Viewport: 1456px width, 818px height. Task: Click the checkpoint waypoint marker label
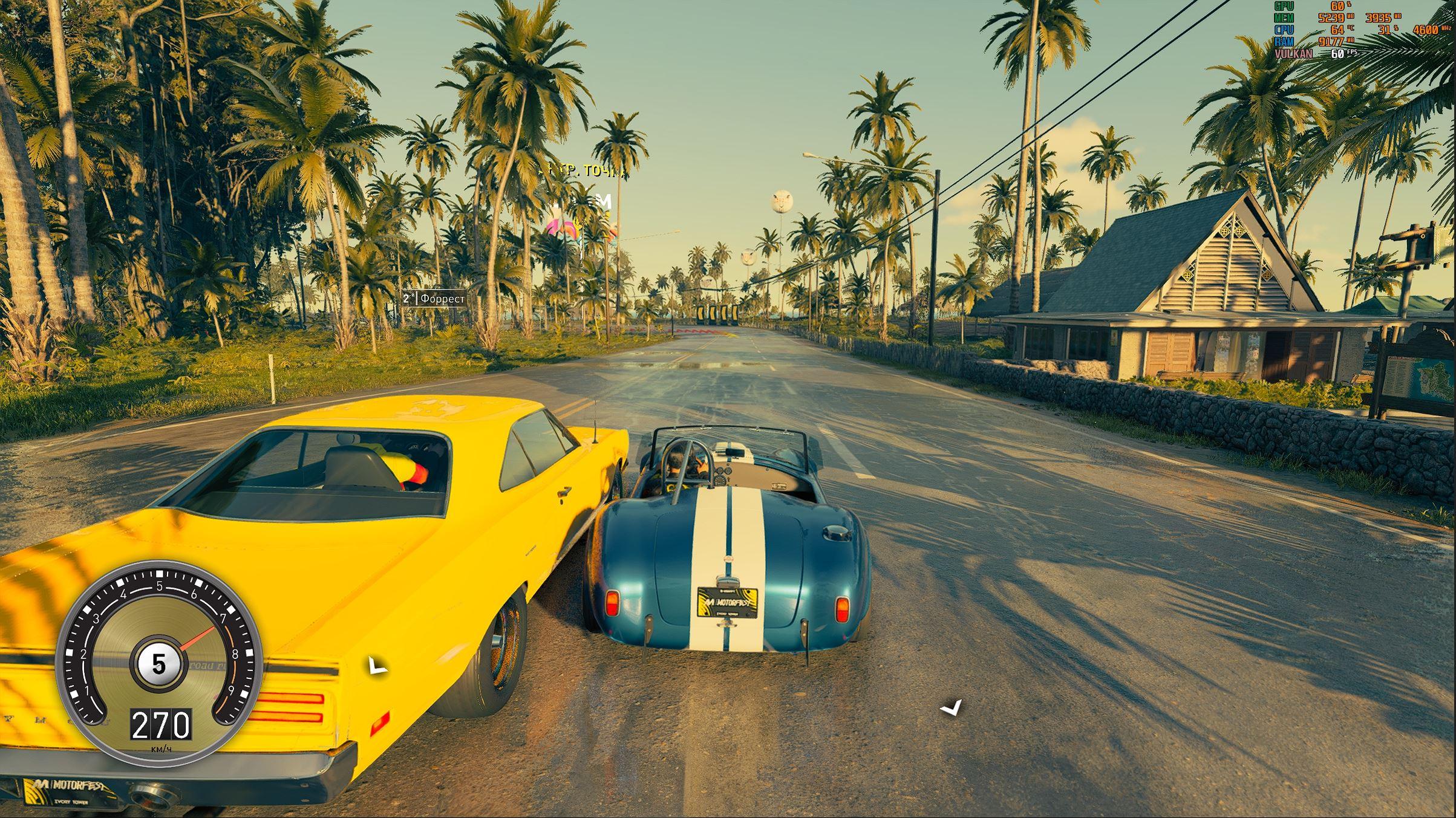(x=581, y=172)
